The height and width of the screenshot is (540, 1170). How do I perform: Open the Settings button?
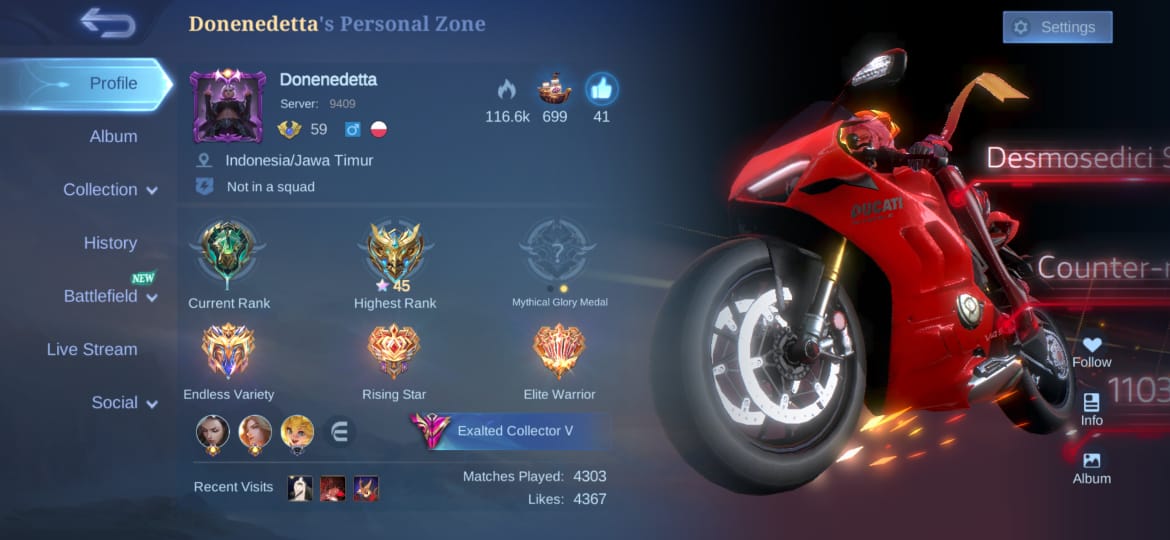tap(1057, 27)
